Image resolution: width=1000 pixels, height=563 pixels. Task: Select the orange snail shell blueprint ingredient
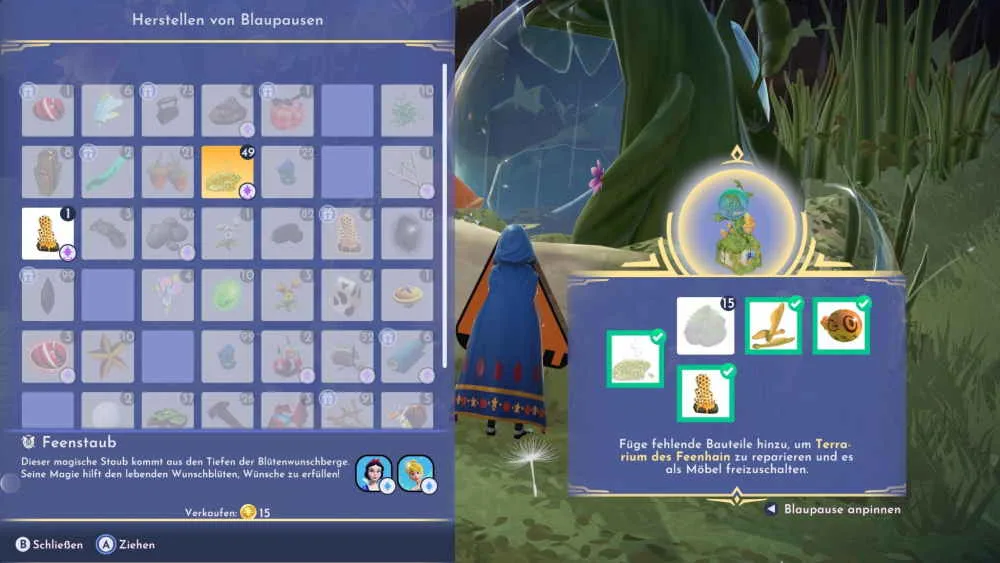click(x=841, y=326)
